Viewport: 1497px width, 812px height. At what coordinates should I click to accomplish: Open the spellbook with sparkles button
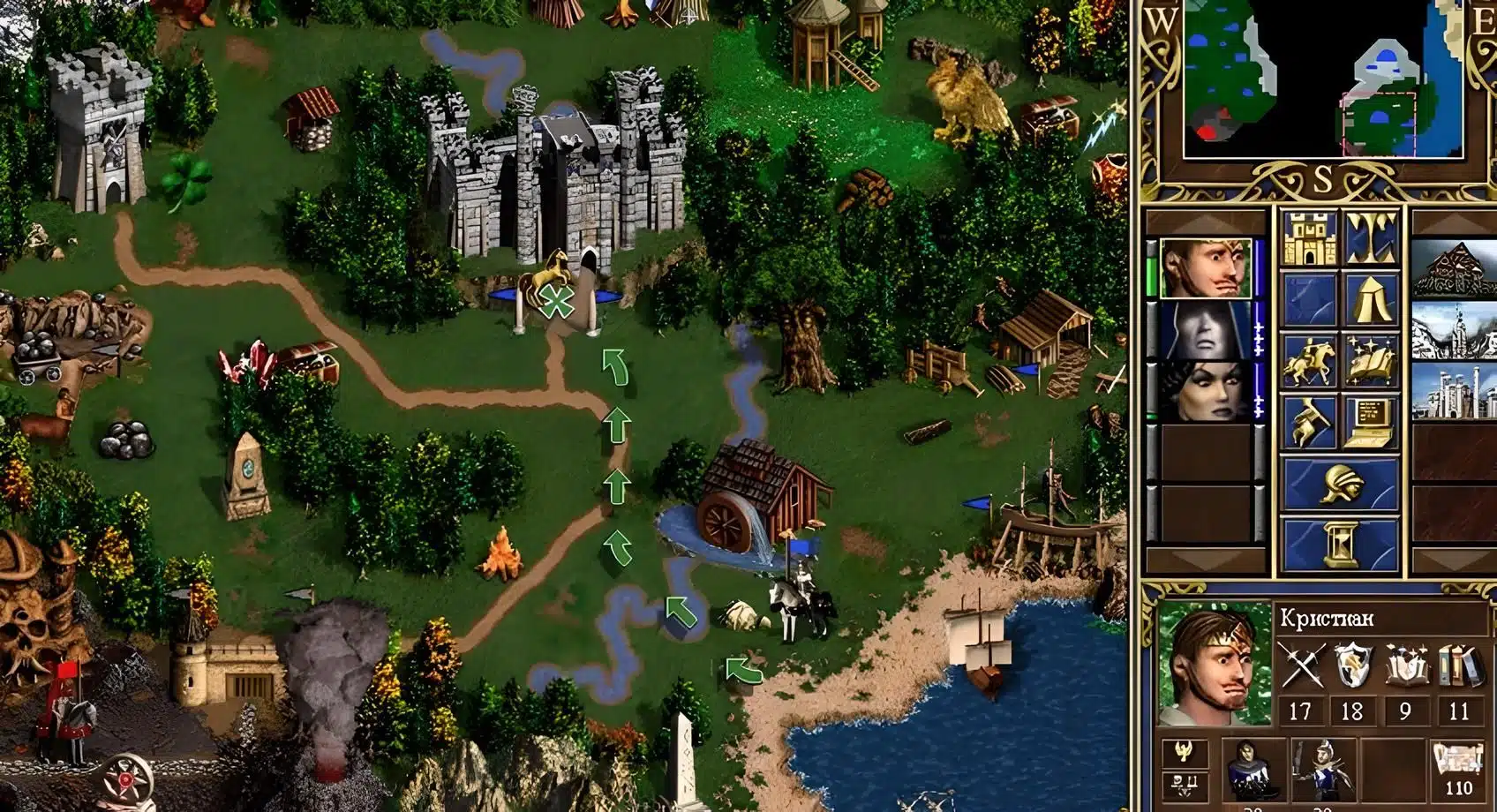tap(1371, 361)
